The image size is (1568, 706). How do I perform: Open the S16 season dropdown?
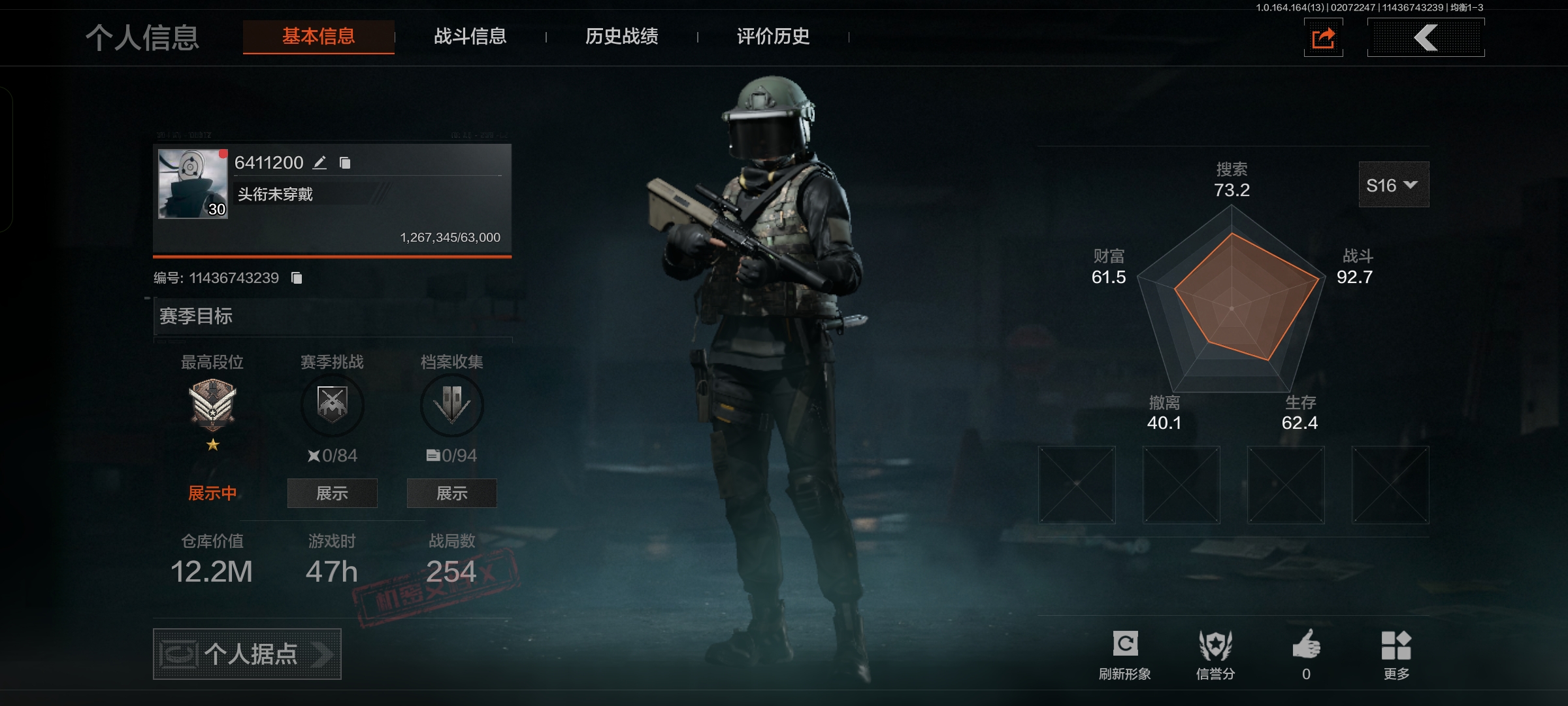point(1394,185)
